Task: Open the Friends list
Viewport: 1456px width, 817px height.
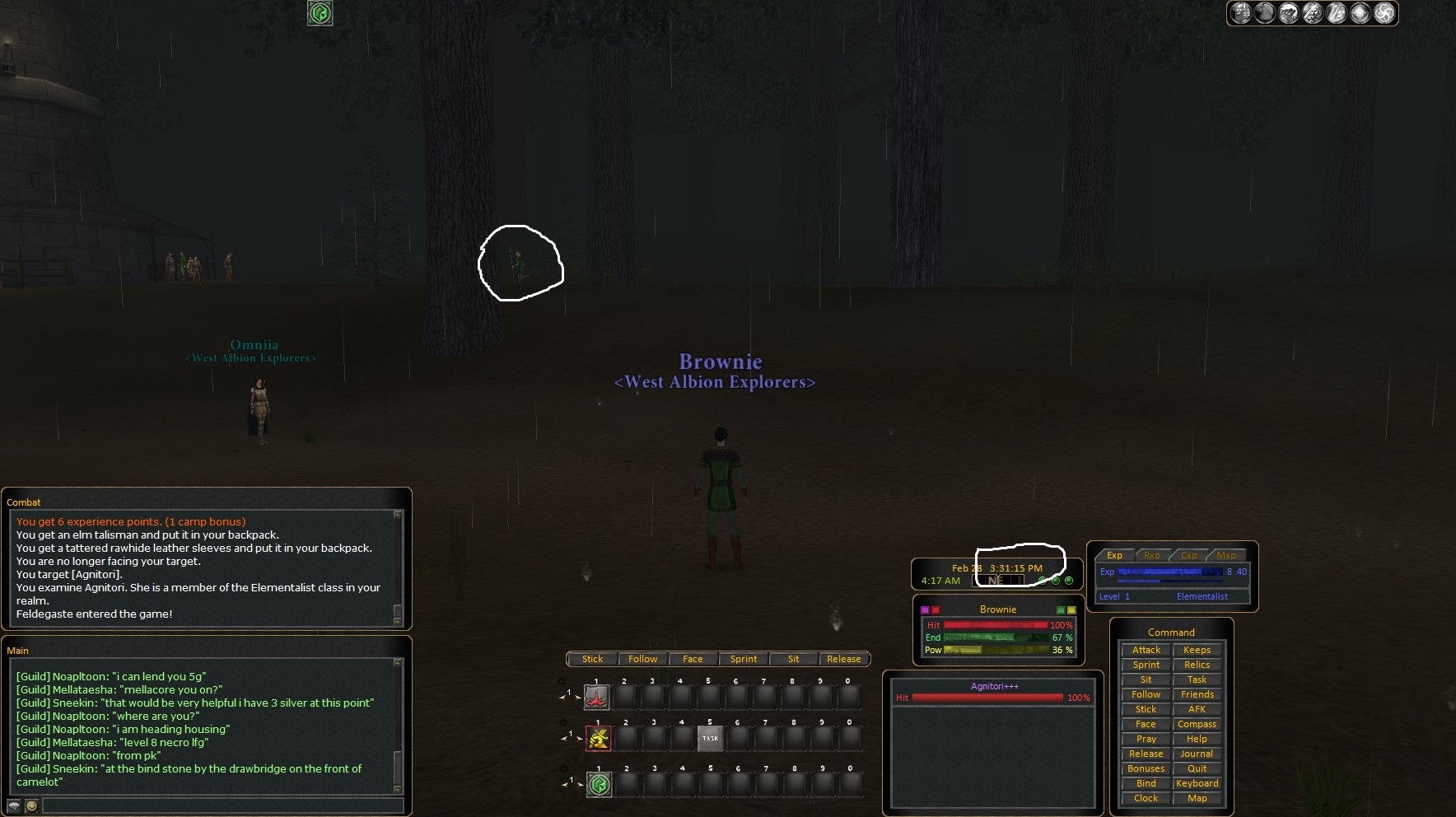Action: [1197, 694]
